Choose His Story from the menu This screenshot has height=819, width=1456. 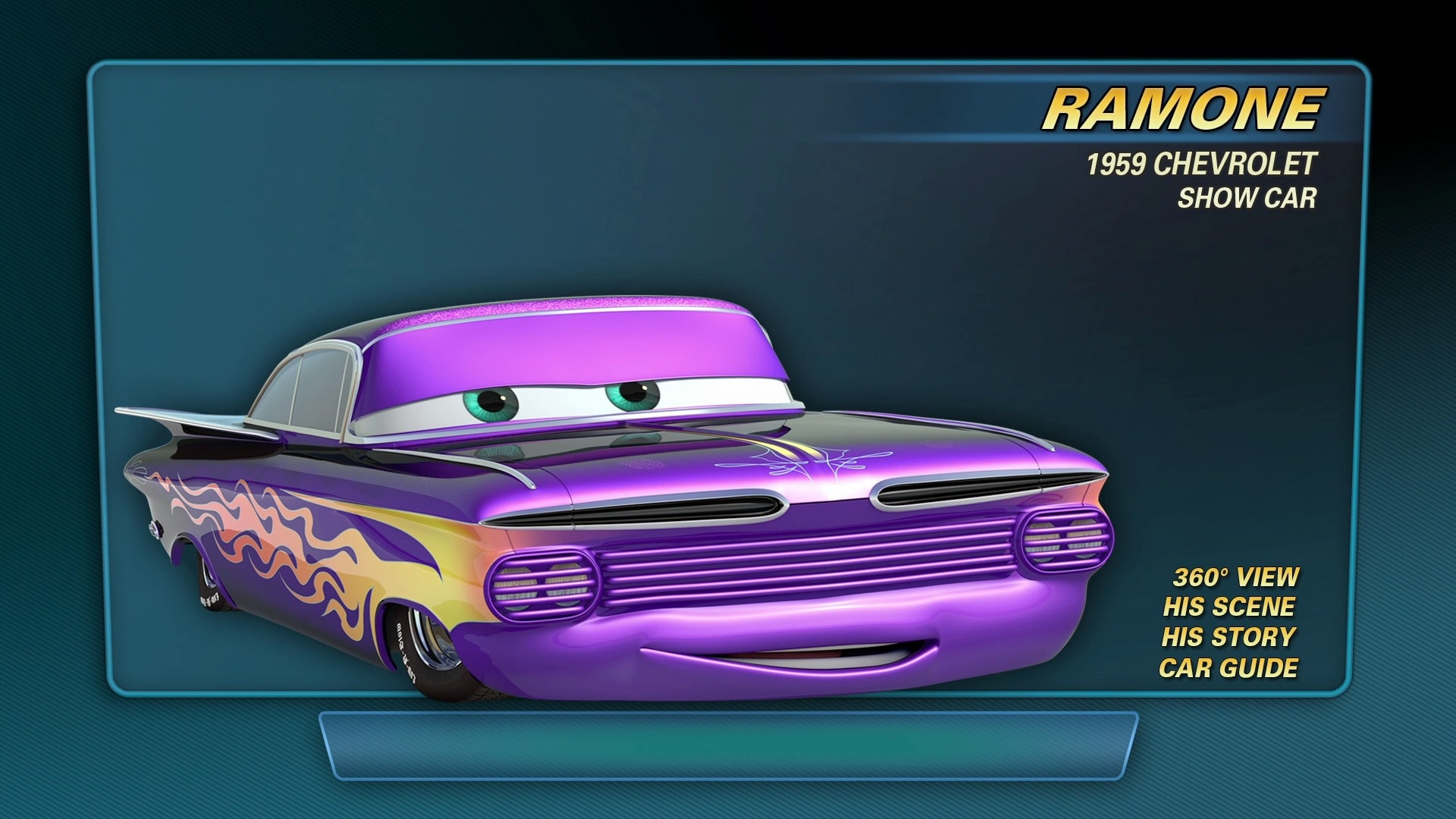pyautogui.click(x=1228, y=637)
